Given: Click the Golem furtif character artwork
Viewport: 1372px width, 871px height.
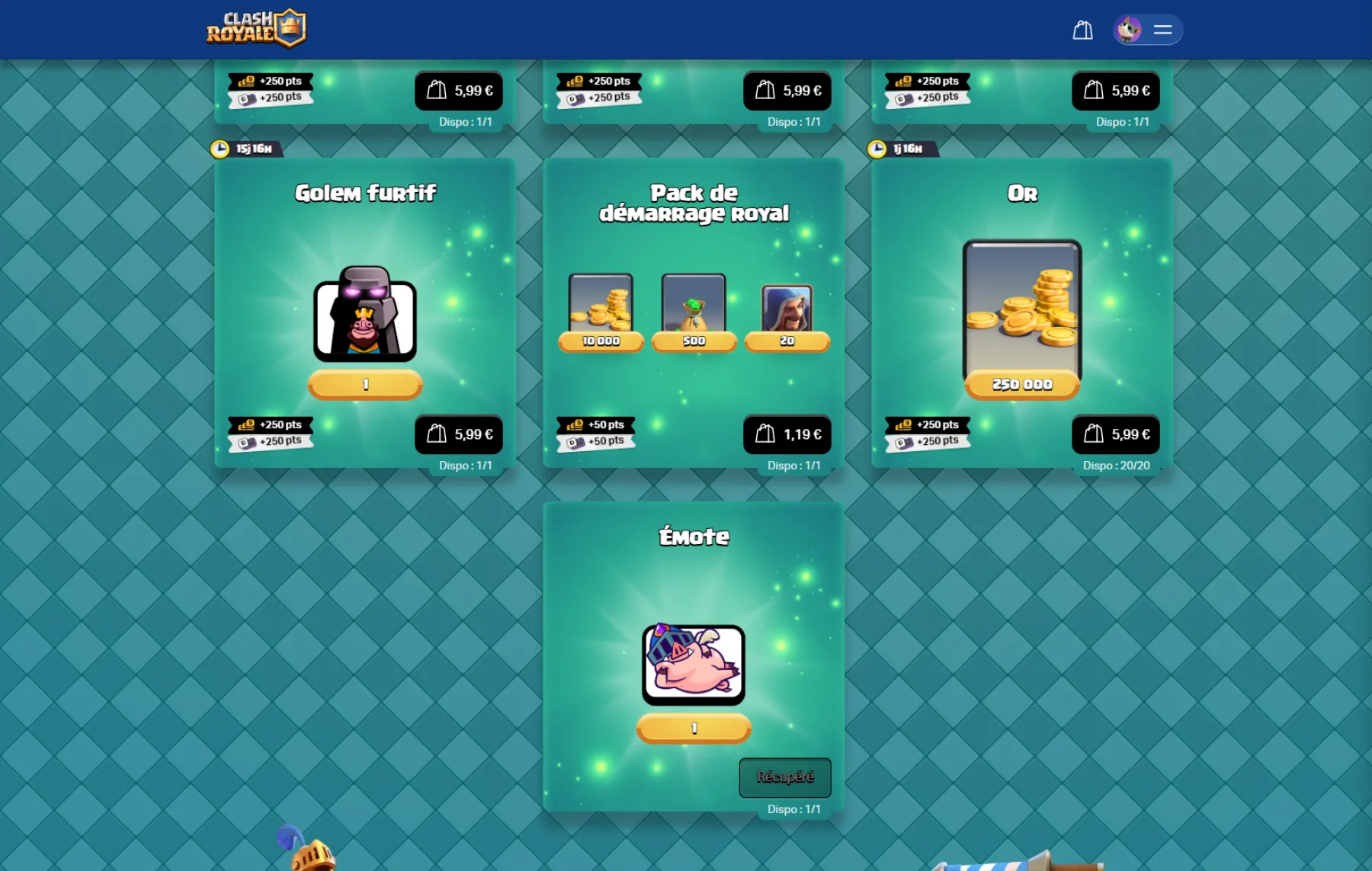Looking at the screenshot, I should [x=365, y=319].
